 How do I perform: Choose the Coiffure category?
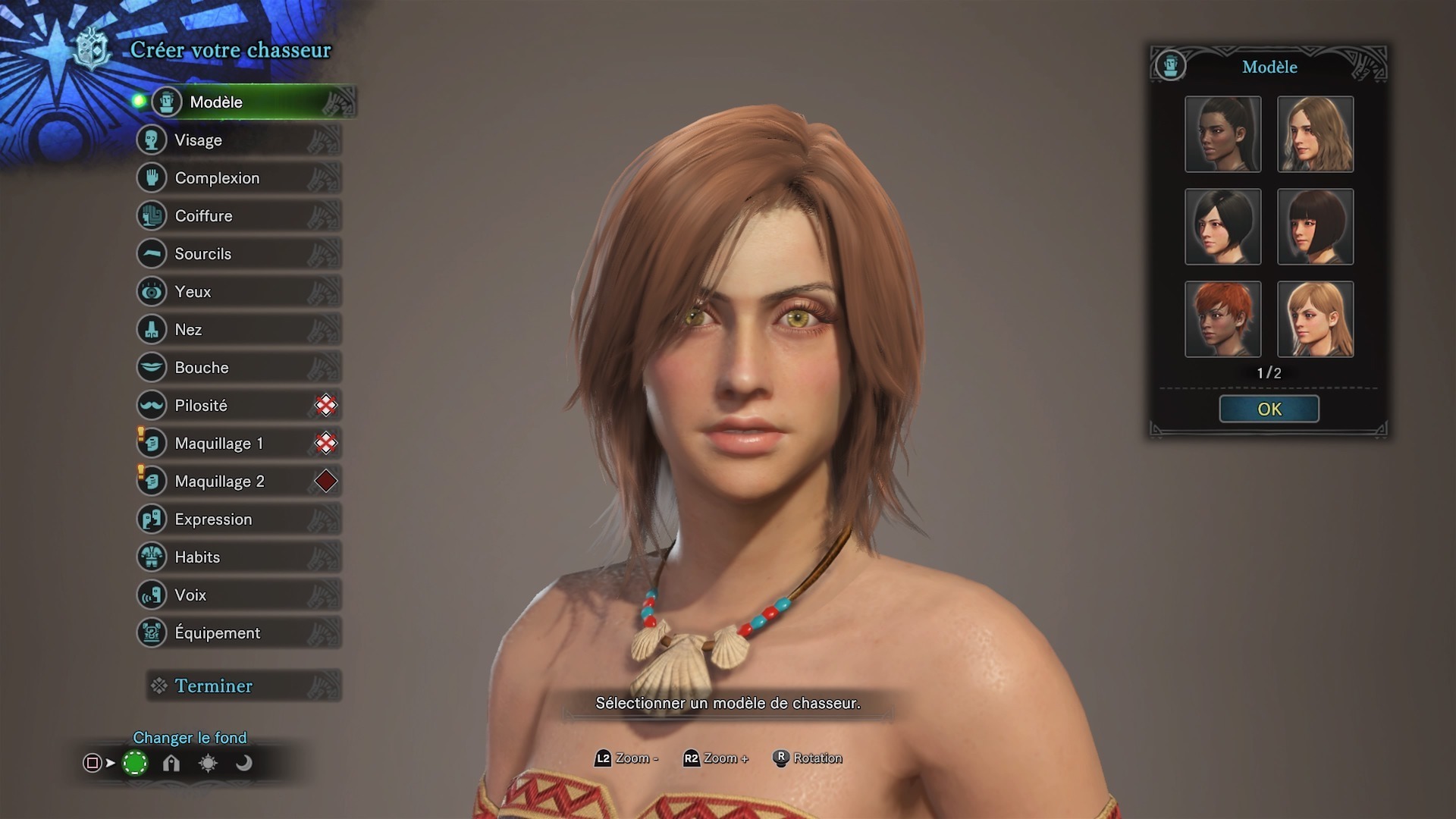238,216
